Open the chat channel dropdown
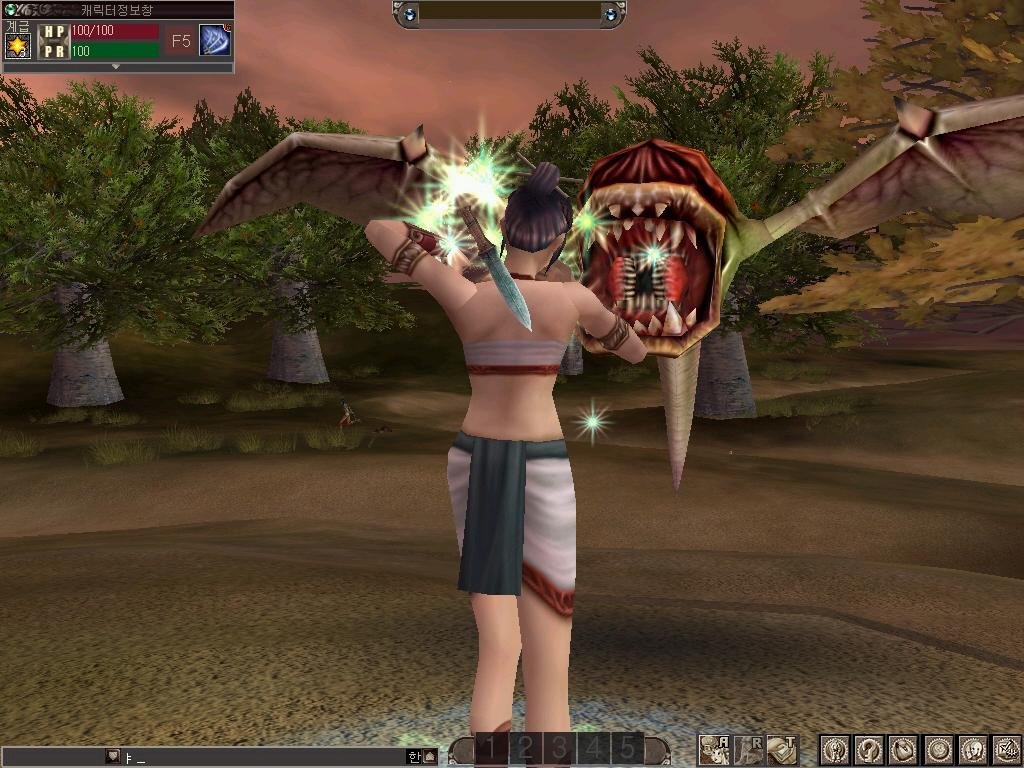Viewport: 1024px width, 768px height. coord(112,757)
